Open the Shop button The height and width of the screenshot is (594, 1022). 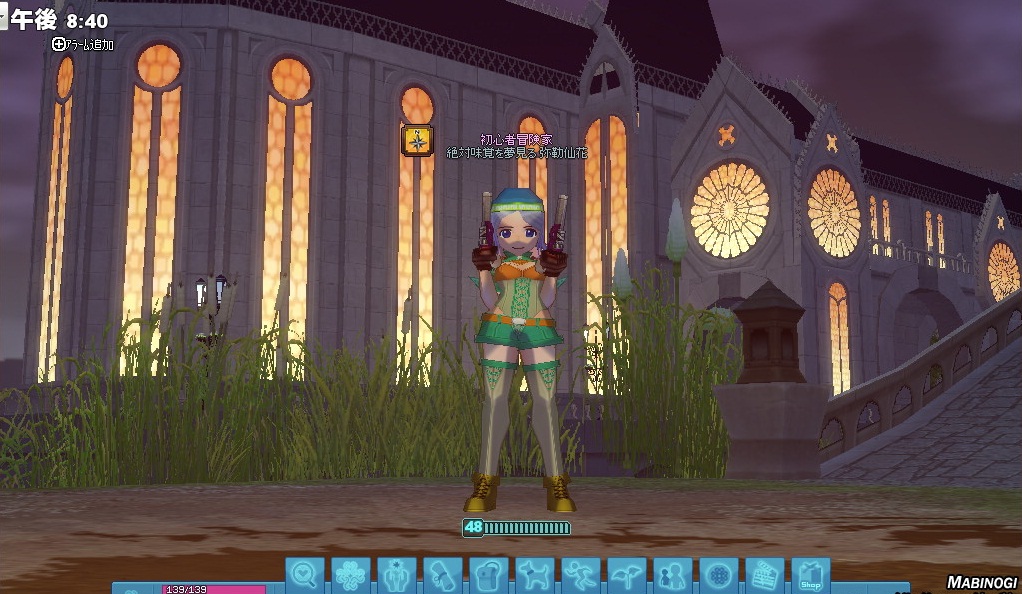(x=811, y=575)
